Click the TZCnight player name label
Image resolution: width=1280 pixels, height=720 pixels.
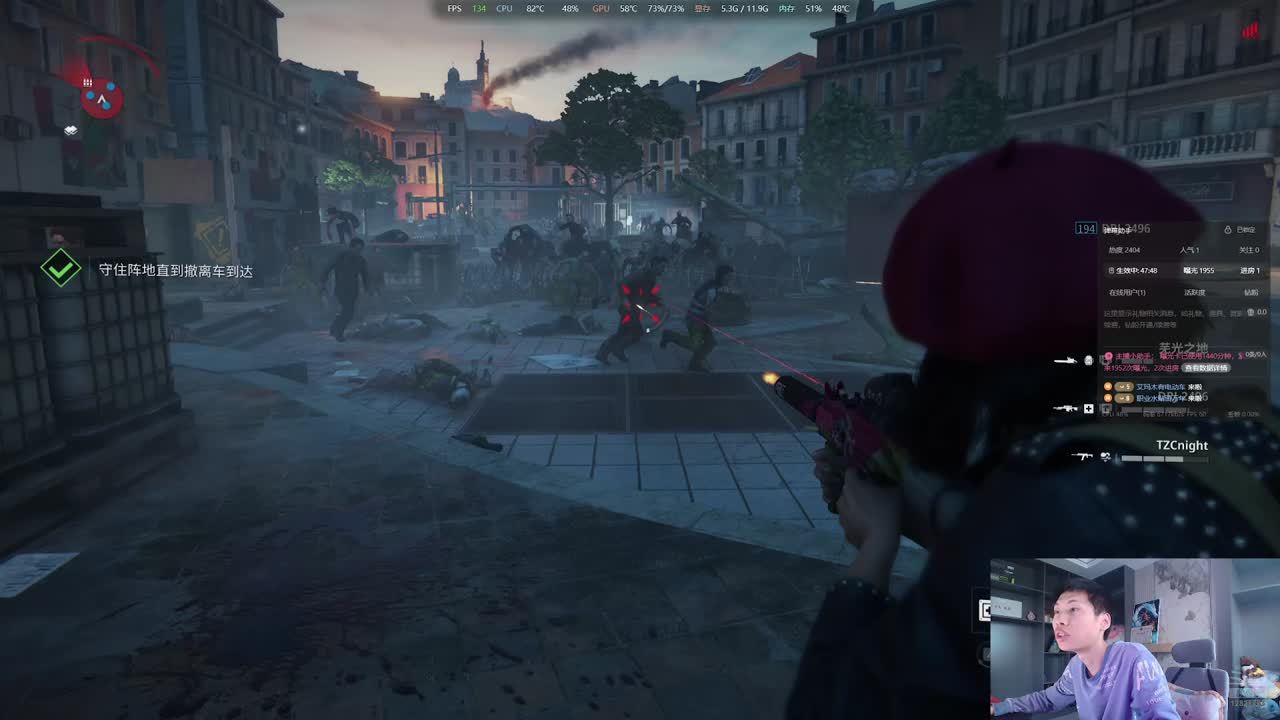1181,445
